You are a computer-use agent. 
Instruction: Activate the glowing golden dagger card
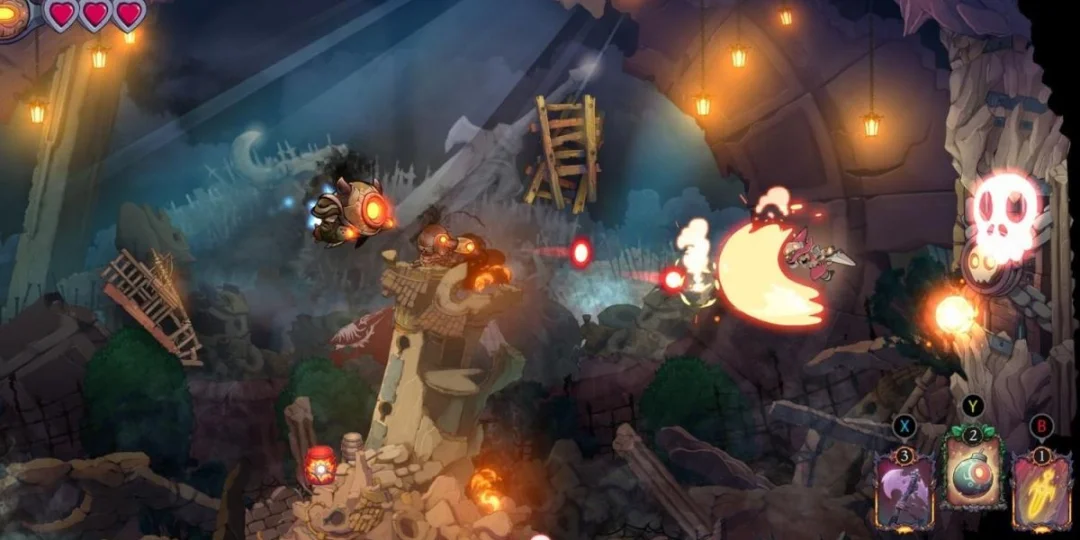pyautogui.click(x=1041, y=490)
